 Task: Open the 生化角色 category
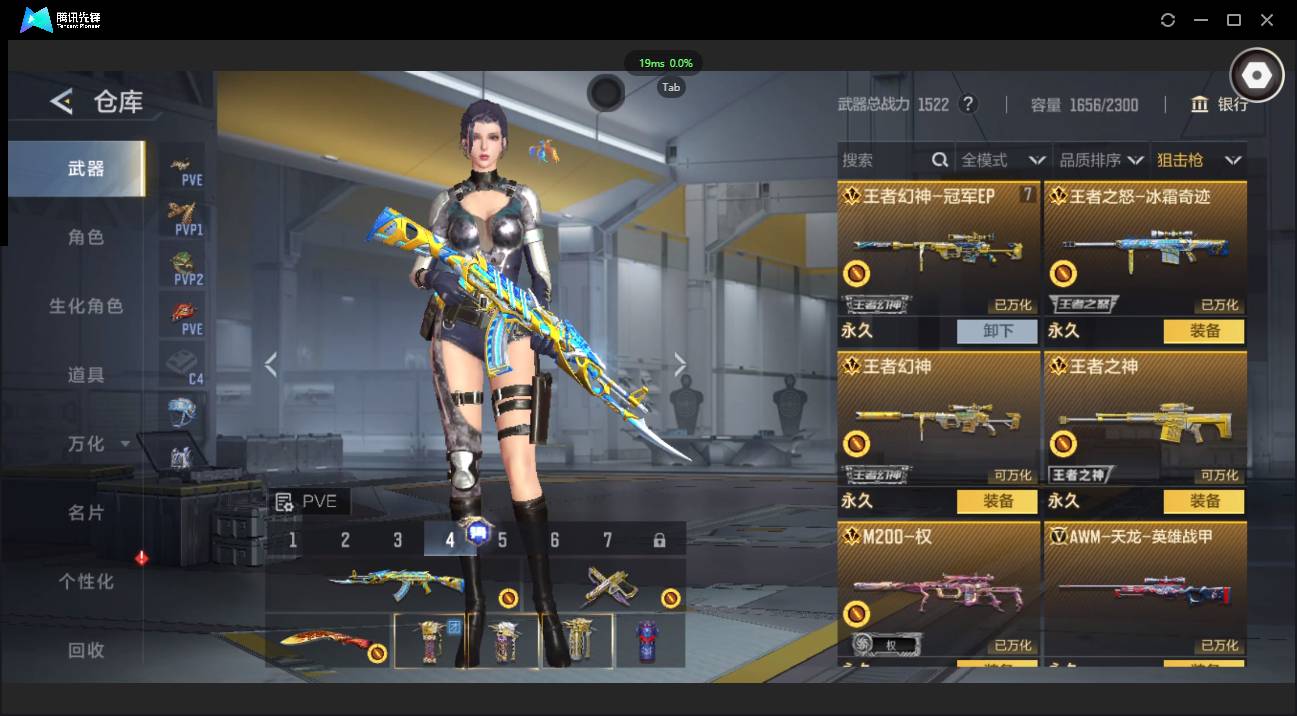pyautogui.click(x=85, y=306)
